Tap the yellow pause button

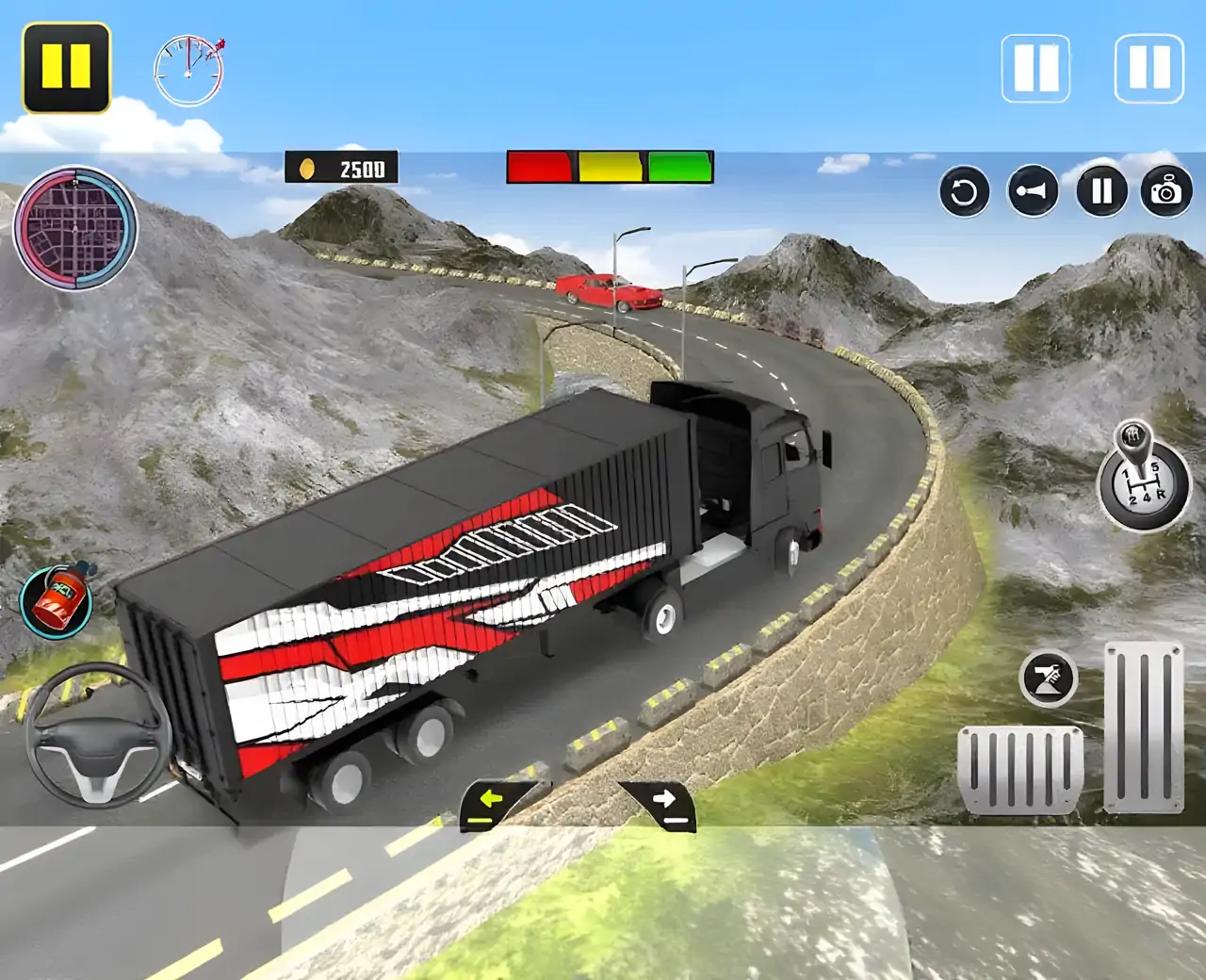[66, 68]
